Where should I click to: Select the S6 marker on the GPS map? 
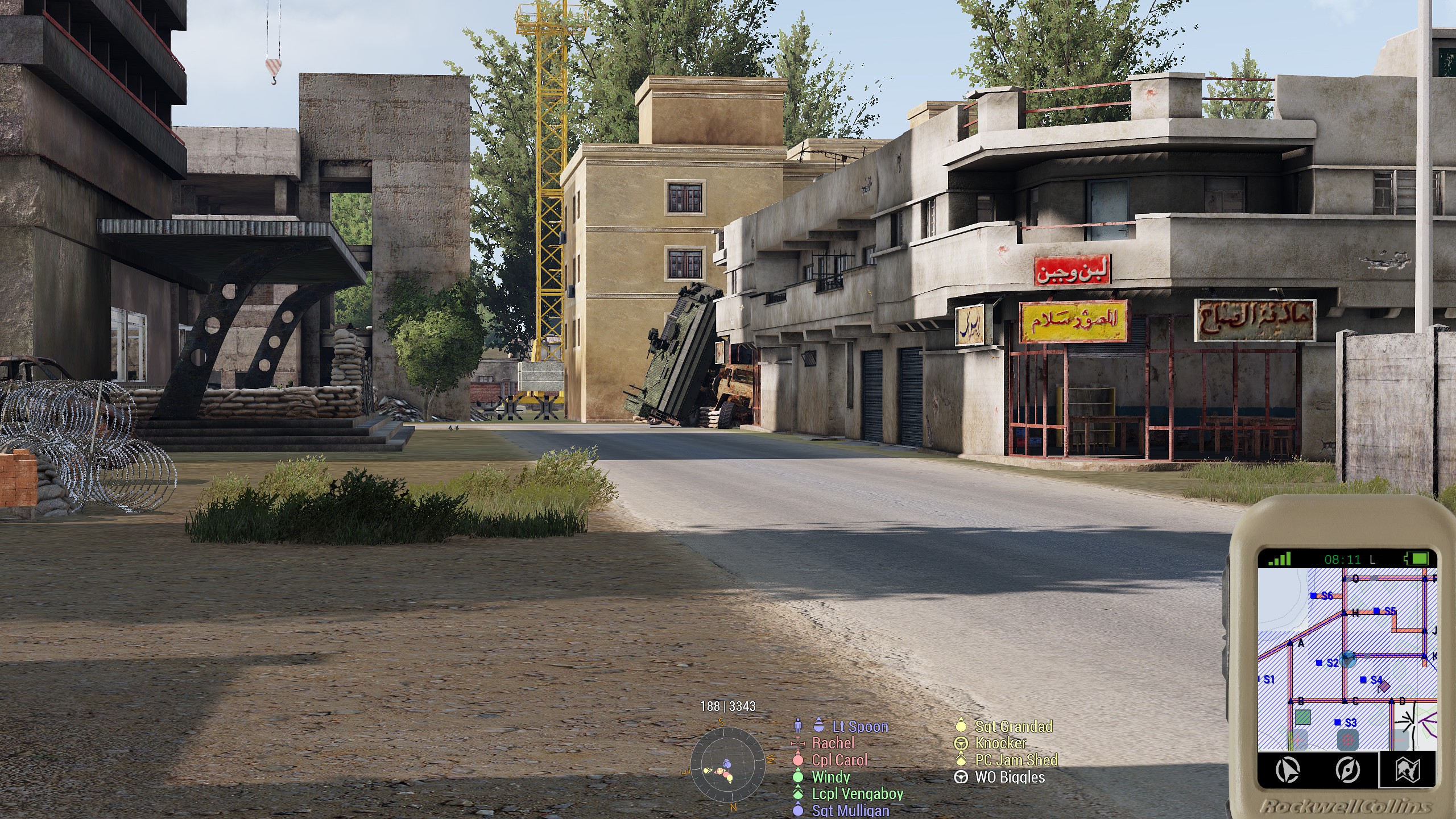coord(1322,596)
